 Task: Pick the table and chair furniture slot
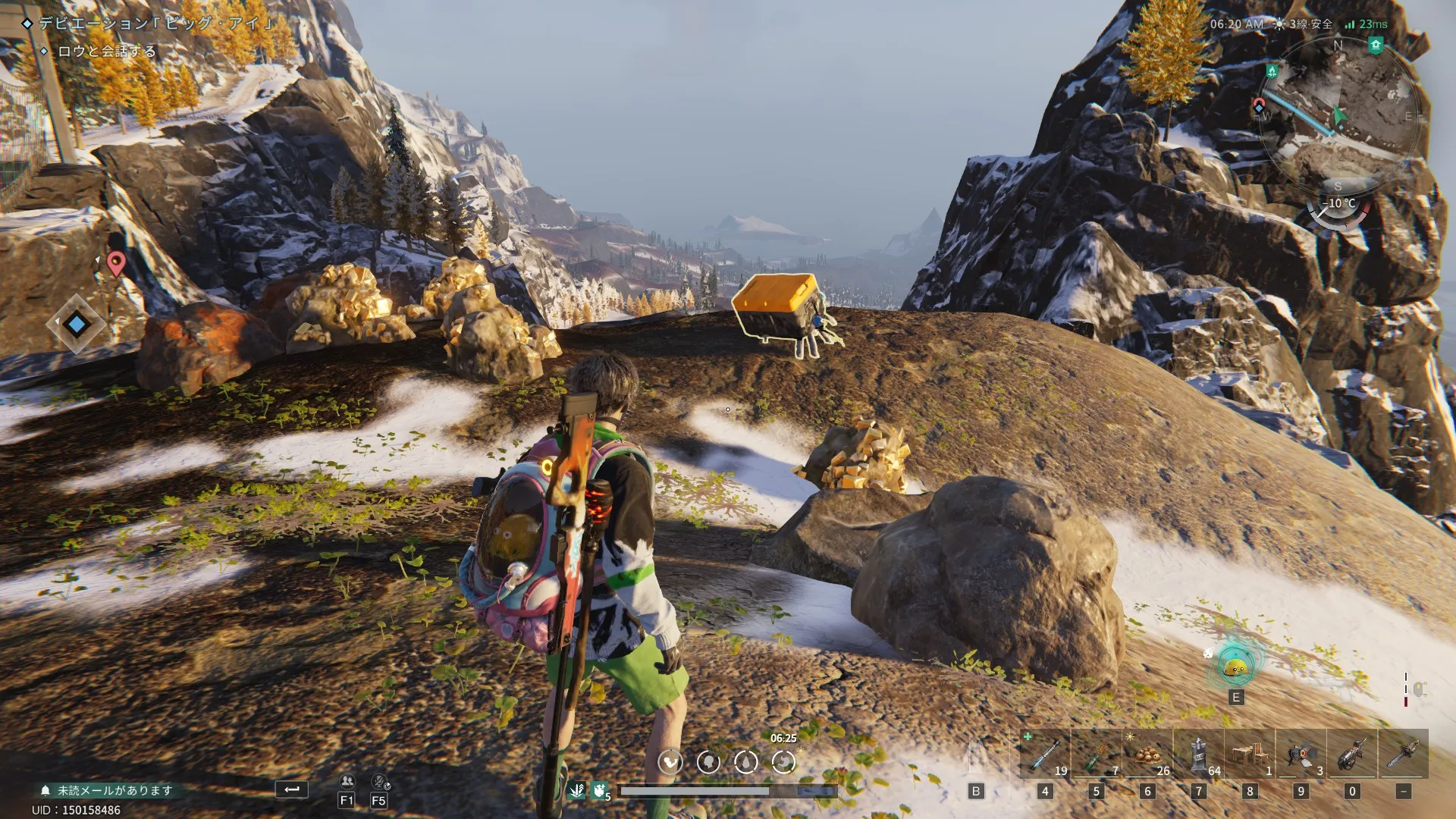1250,754
